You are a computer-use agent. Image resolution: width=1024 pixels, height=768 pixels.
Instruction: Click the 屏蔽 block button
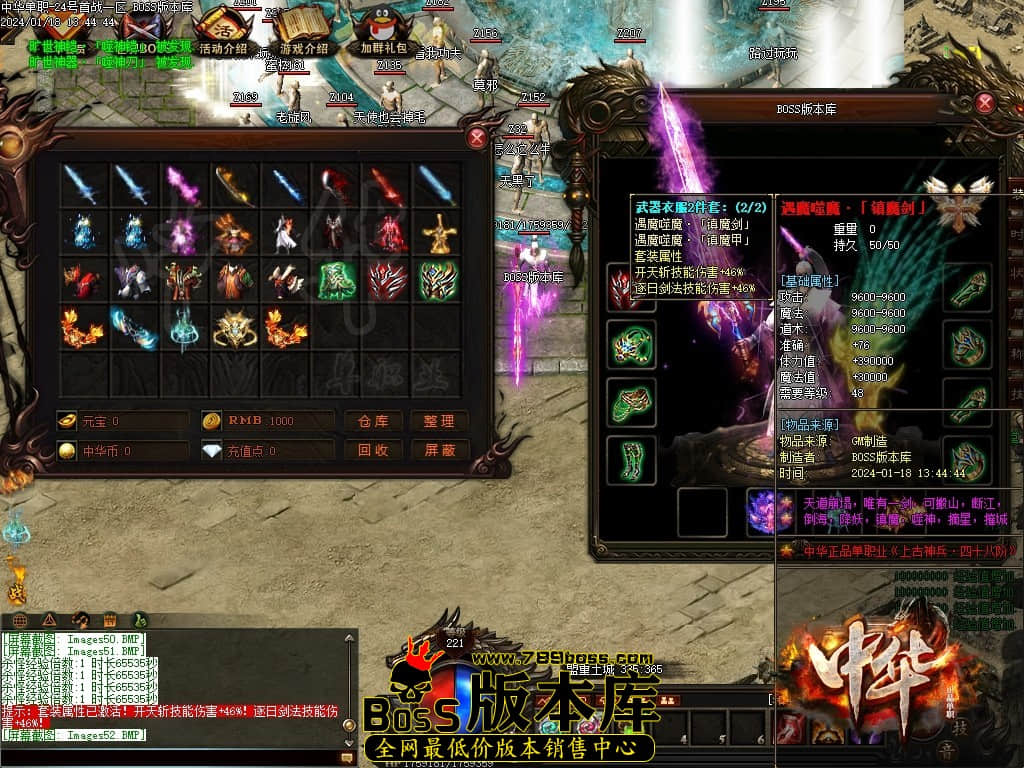439,450
